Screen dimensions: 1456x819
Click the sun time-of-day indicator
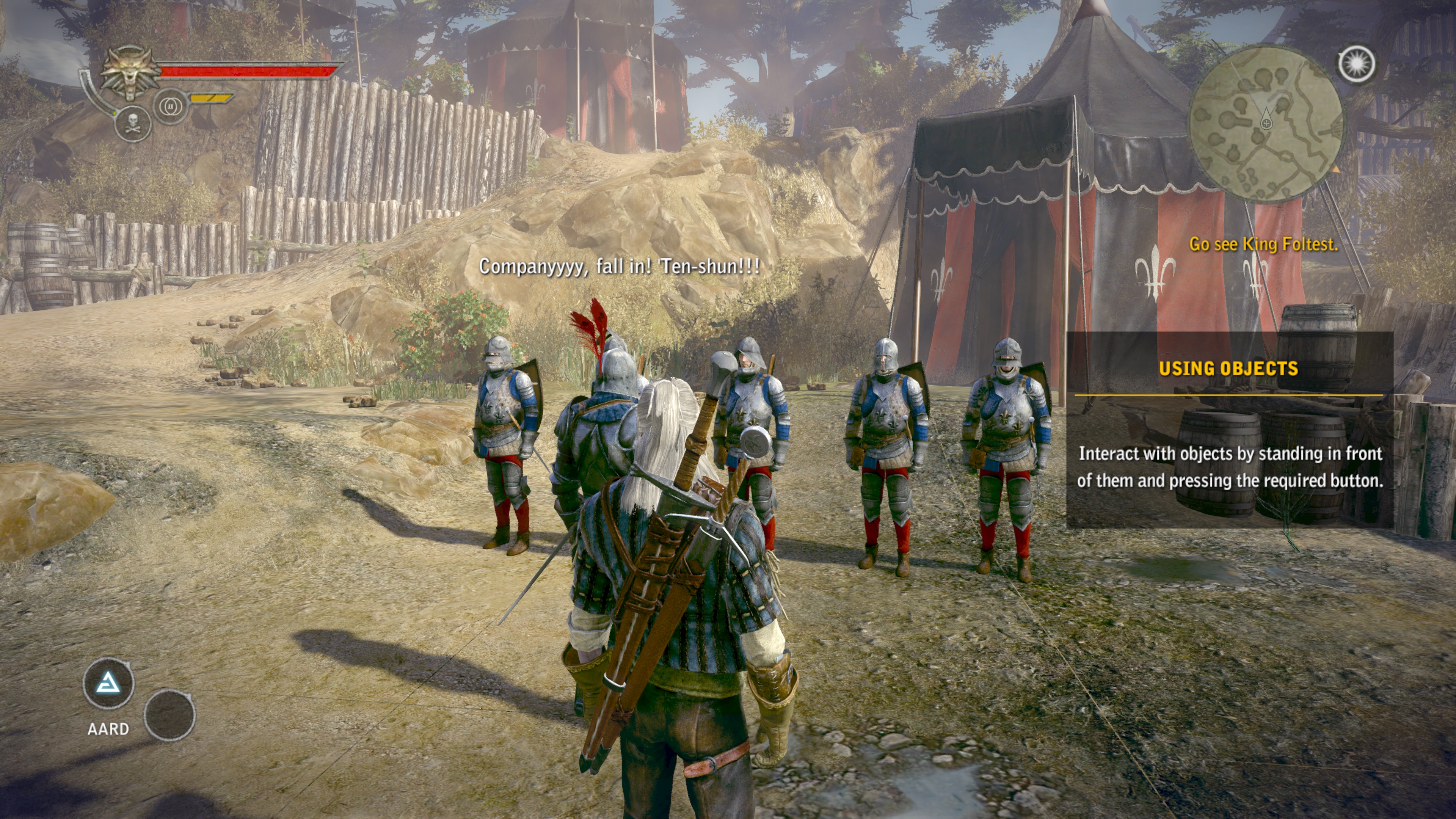[1357, 63]
